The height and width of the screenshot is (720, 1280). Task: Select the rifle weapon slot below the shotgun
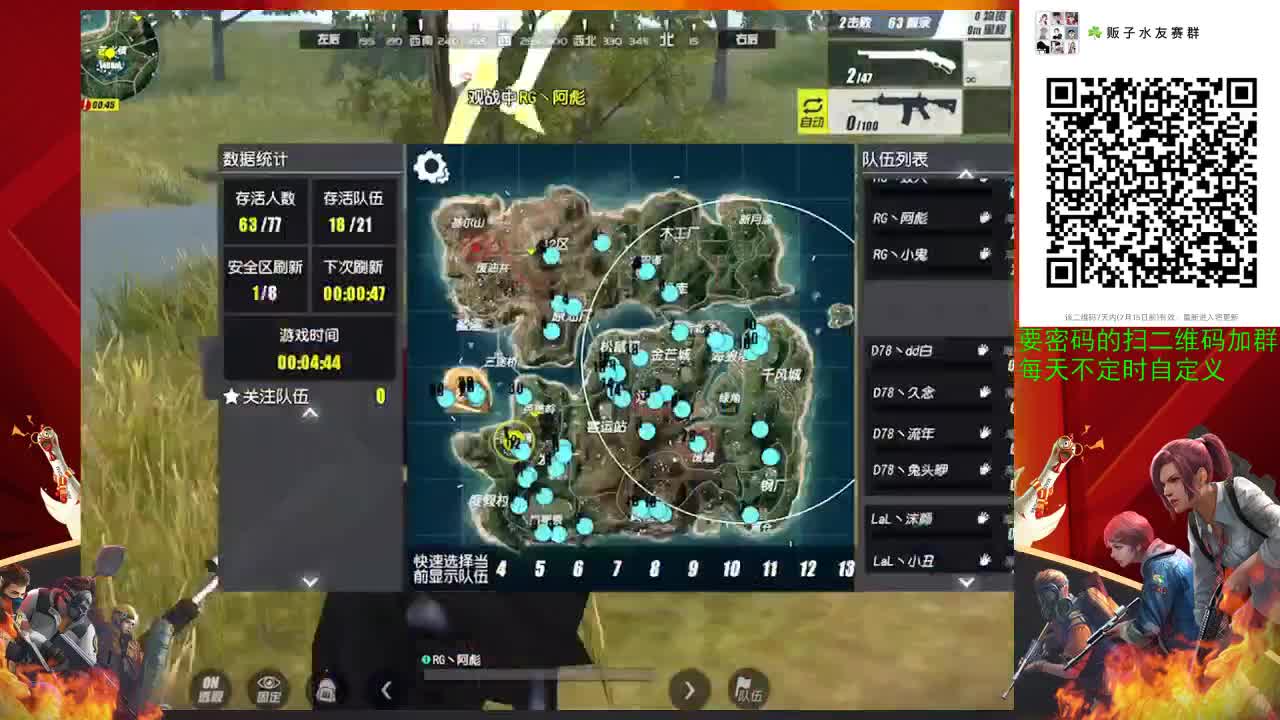pyautogui.click(x=905, y=110)
